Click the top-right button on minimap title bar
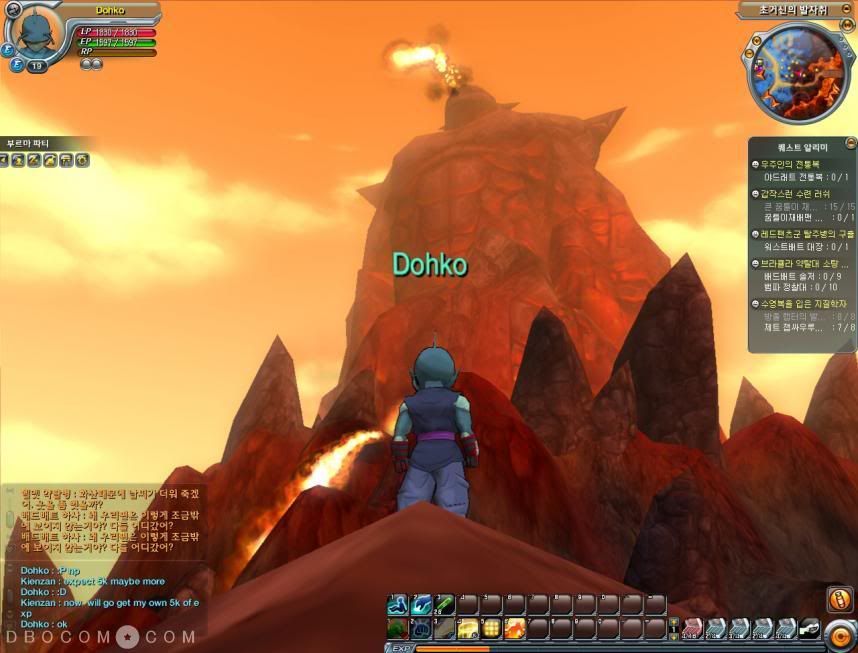Viewport: 858px width, 653px height. click(x=848, y=10)
